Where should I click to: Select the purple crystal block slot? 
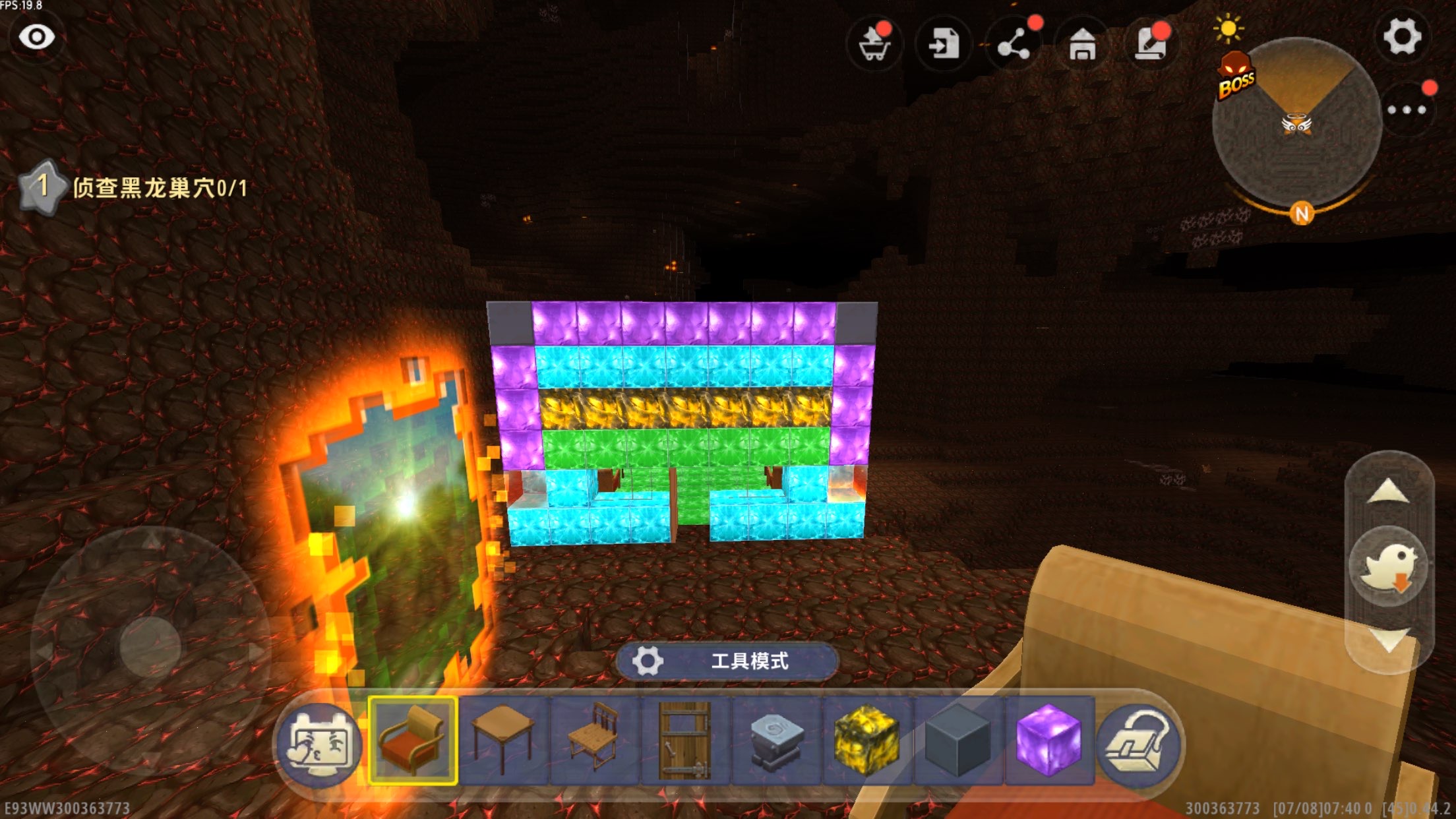coord(1048,740)
